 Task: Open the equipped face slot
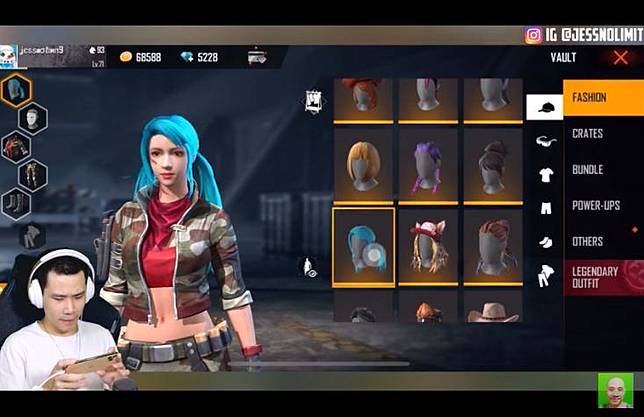(x=33, y=119)
